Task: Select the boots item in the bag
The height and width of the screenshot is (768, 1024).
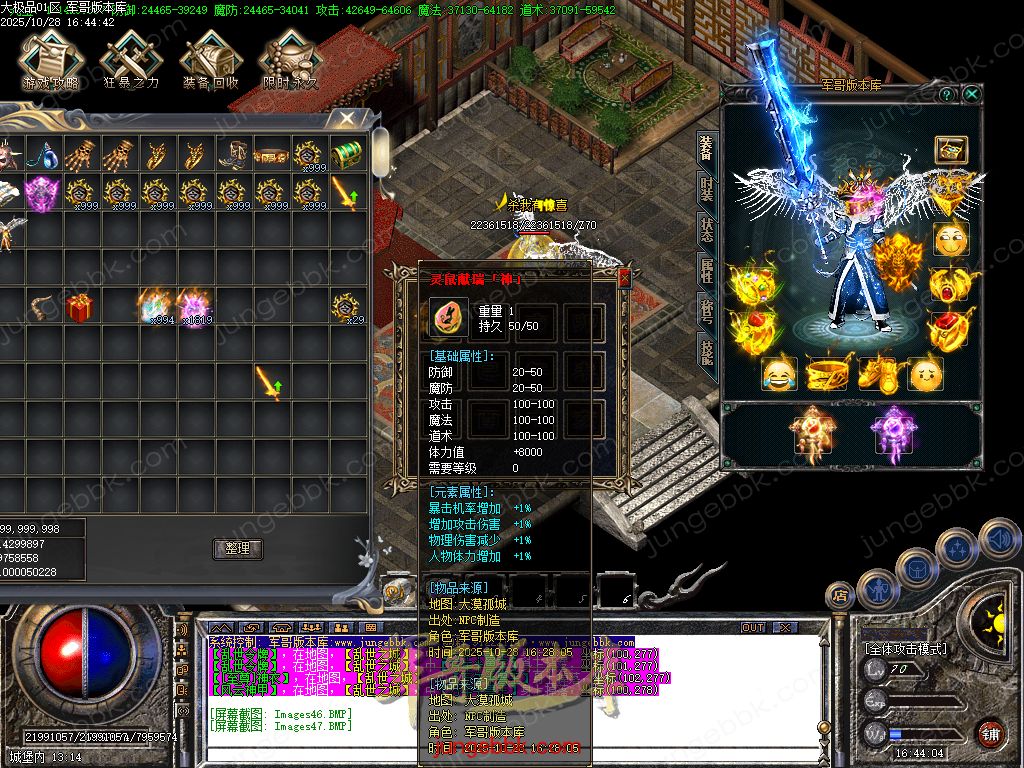Action: (x=233, y=155)
